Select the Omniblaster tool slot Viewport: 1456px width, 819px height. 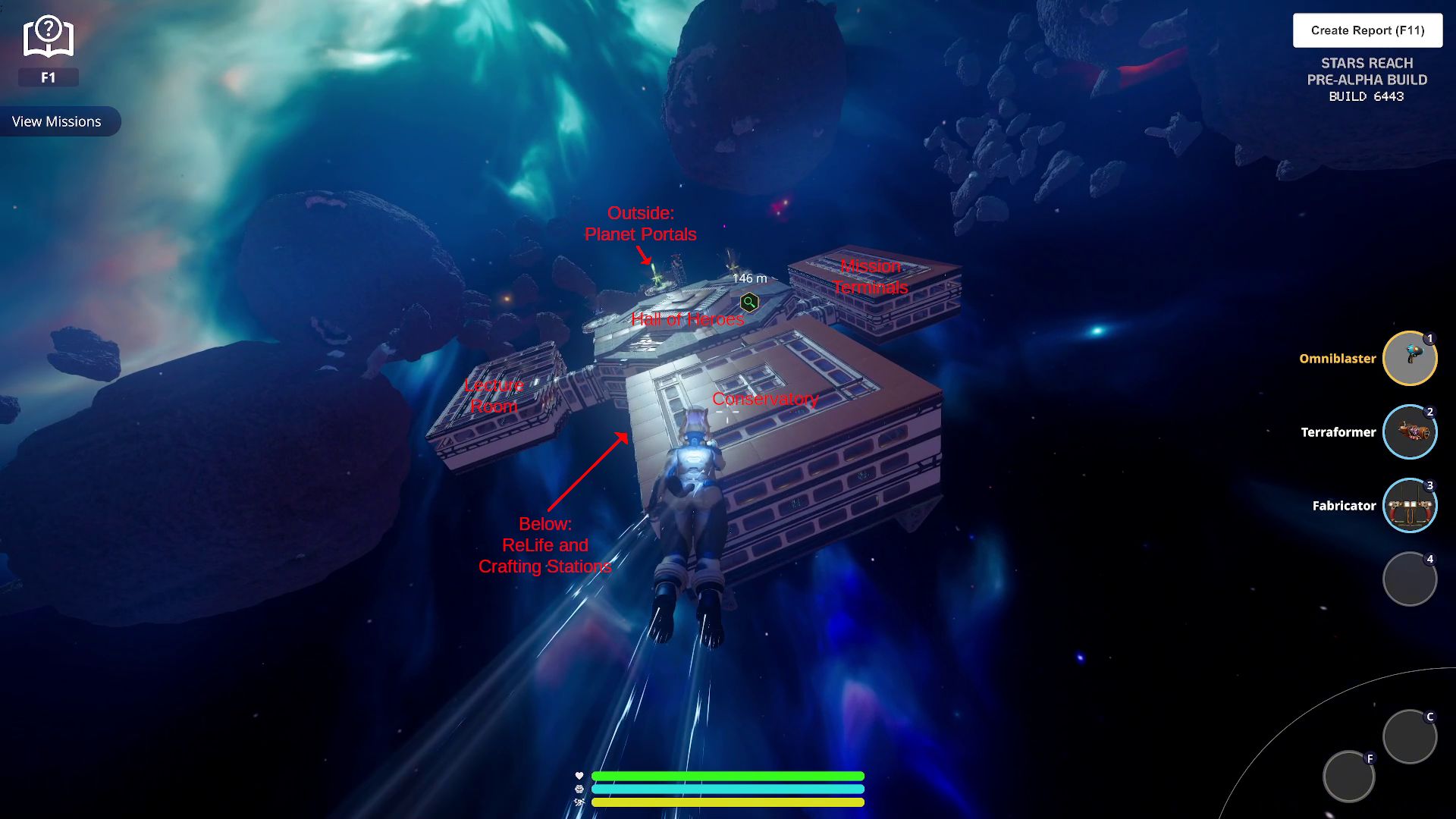click(1410, 359)
